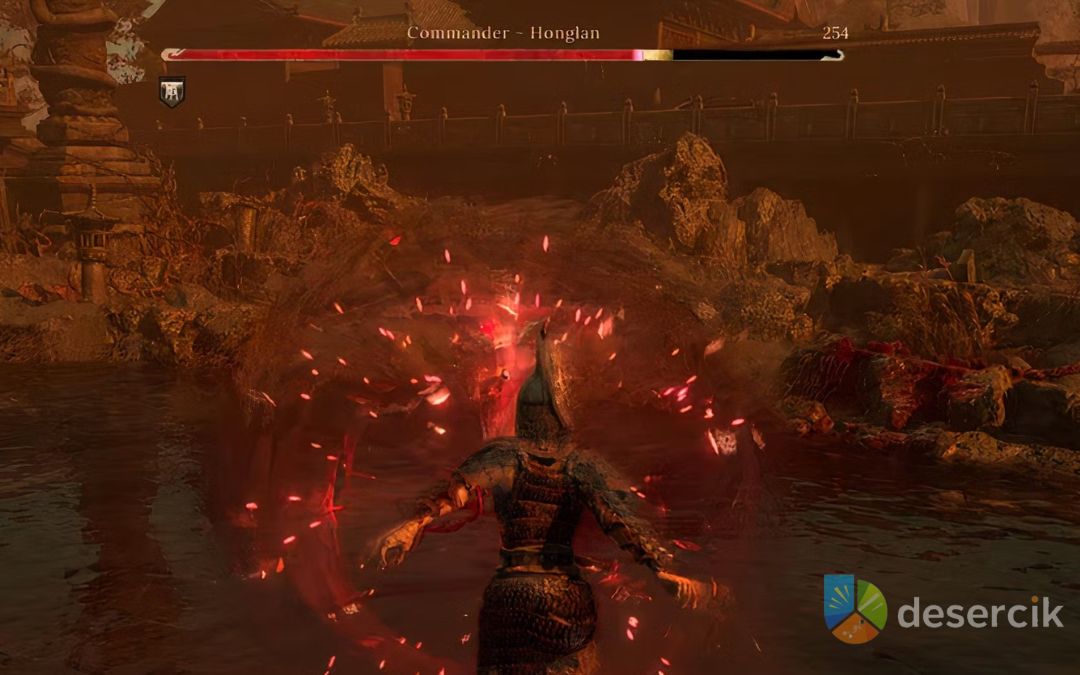
Task: Select the shield-shaped status icon under the boss bar
Action: pyautogui.click(x=172, y=92)
